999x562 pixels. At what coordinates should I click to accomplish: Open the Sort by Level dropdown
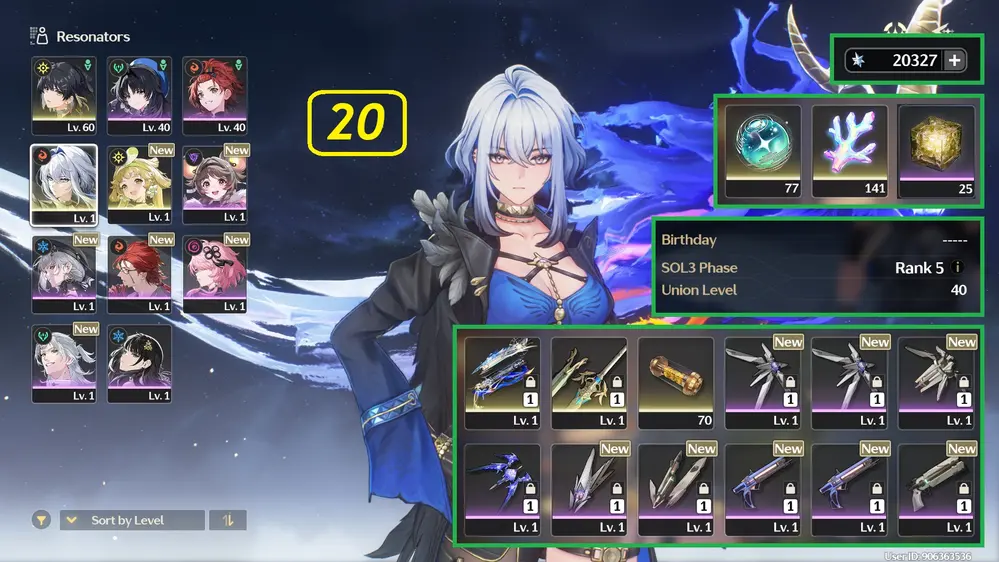(132, 520)
